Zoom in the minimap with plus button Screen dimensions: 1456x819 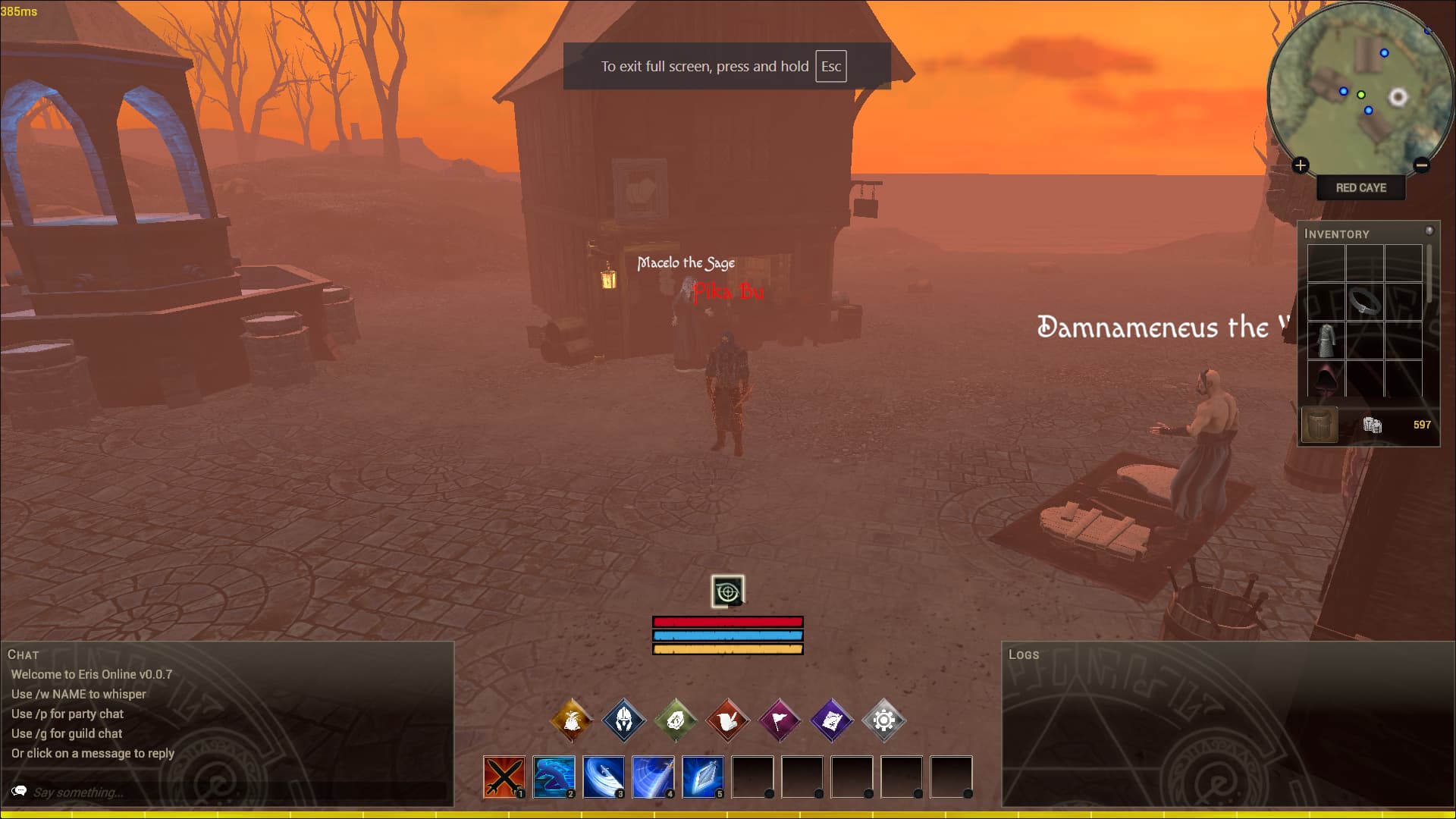tap(1301, 165)
